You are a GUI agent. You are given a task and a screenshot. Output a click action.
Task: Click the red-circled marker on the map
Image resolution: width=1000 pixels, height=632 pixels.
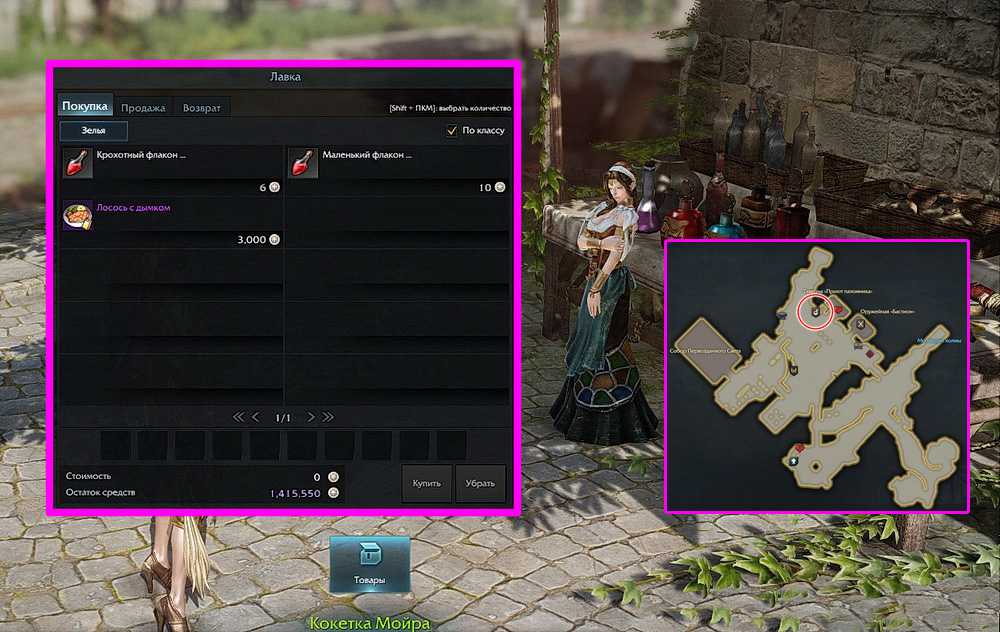[x=816, y=311]
